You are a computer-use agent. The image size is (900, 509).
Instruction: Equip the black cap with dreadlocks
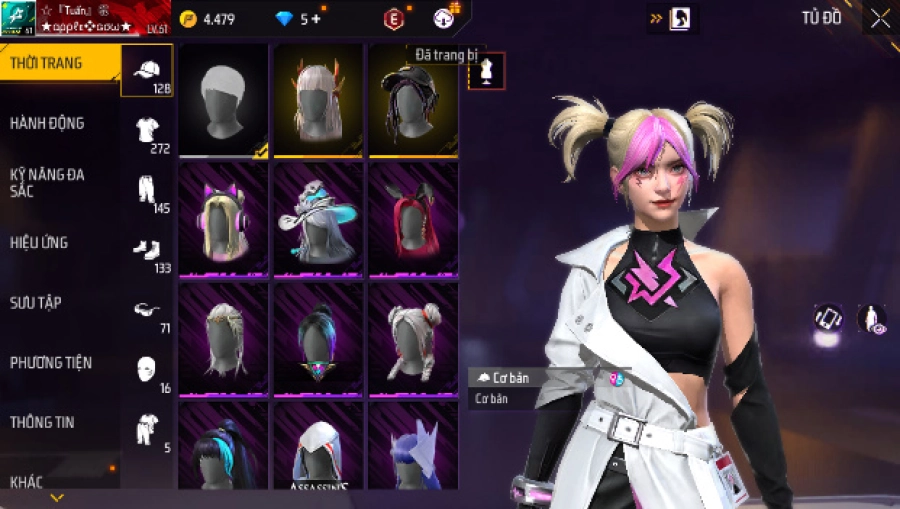tap(413, 100)
